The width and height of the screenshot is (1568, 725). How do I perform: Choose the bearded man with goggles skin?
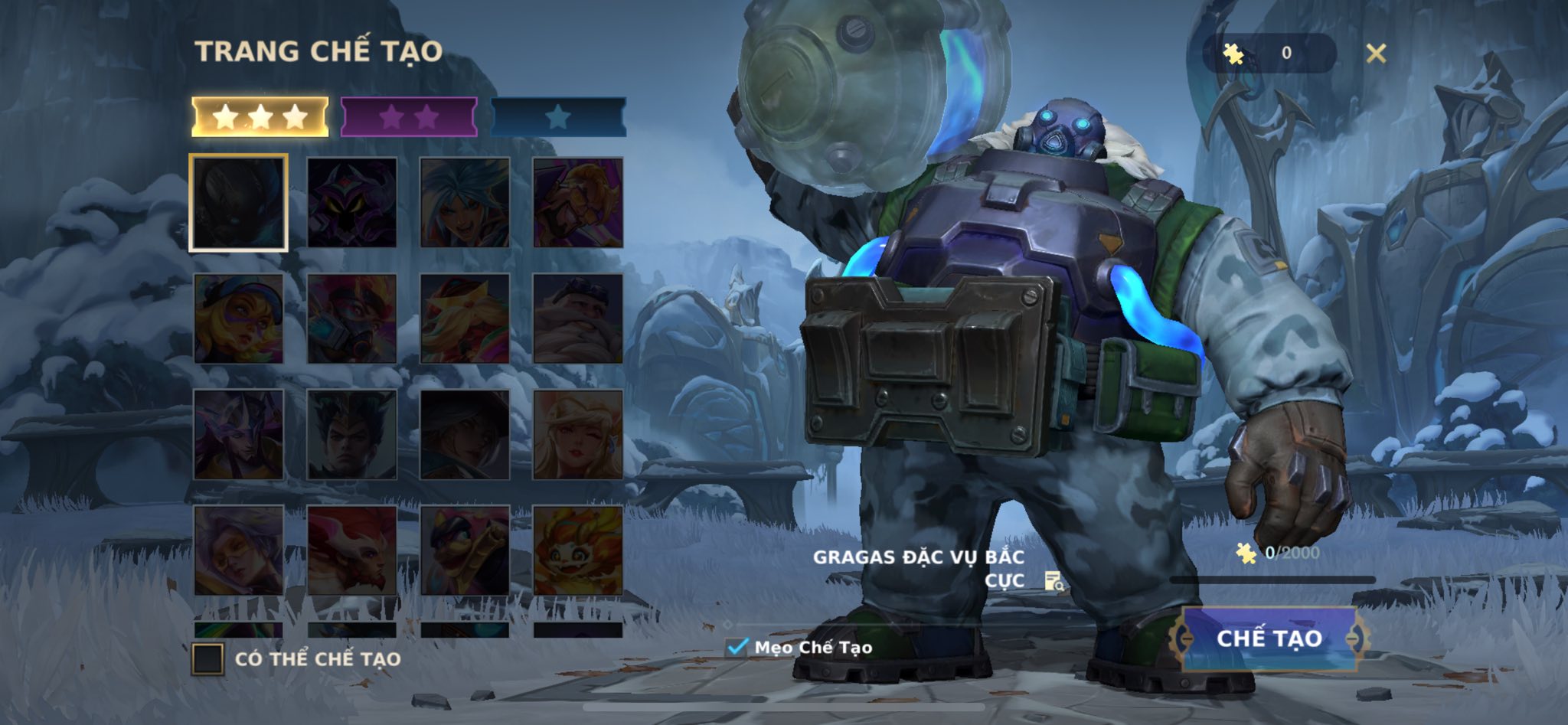pyautogui.click(x=578, y=318)
